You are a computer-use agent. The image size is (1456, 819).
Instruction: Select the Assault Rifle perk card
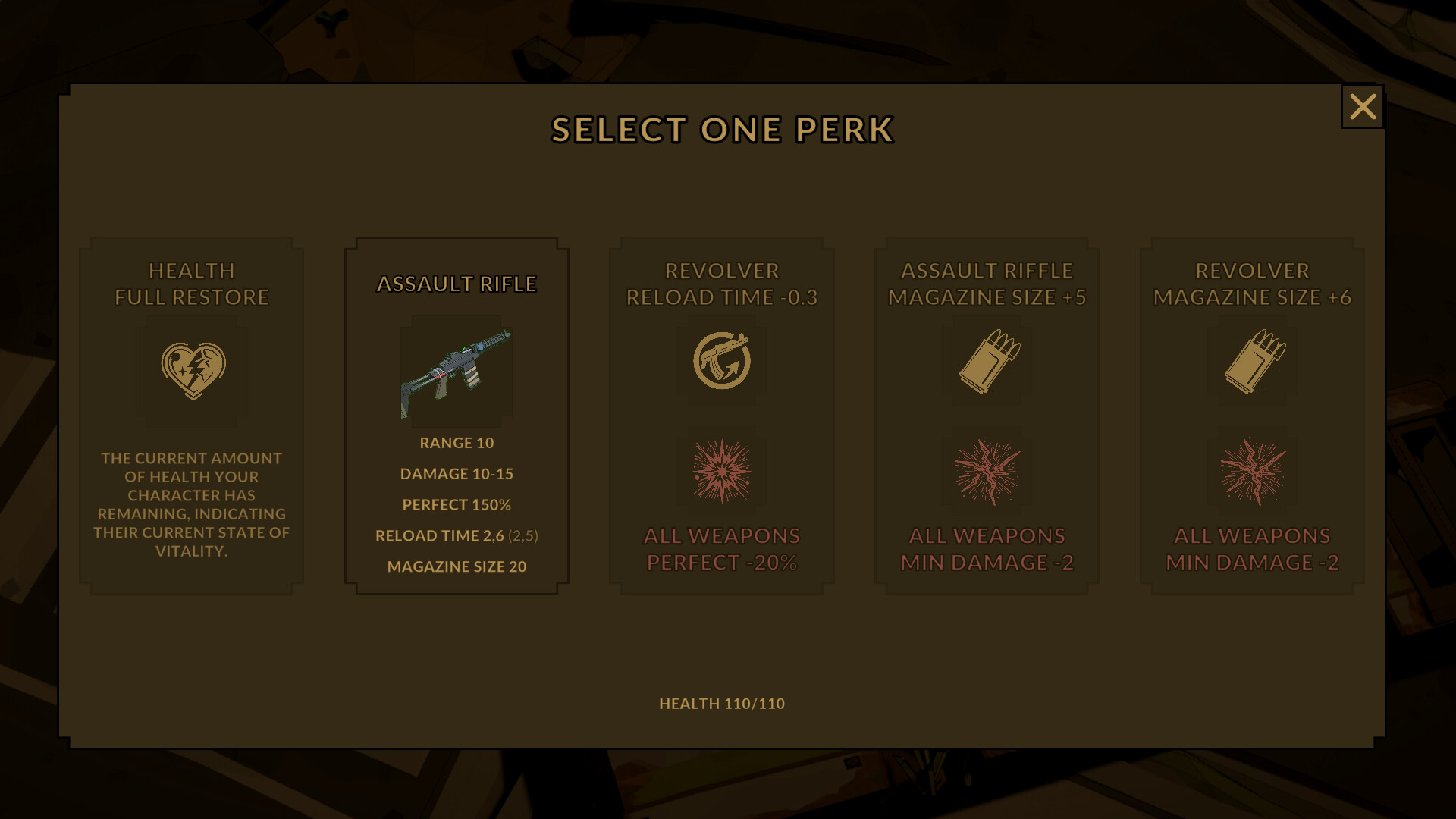click(456, 413)
